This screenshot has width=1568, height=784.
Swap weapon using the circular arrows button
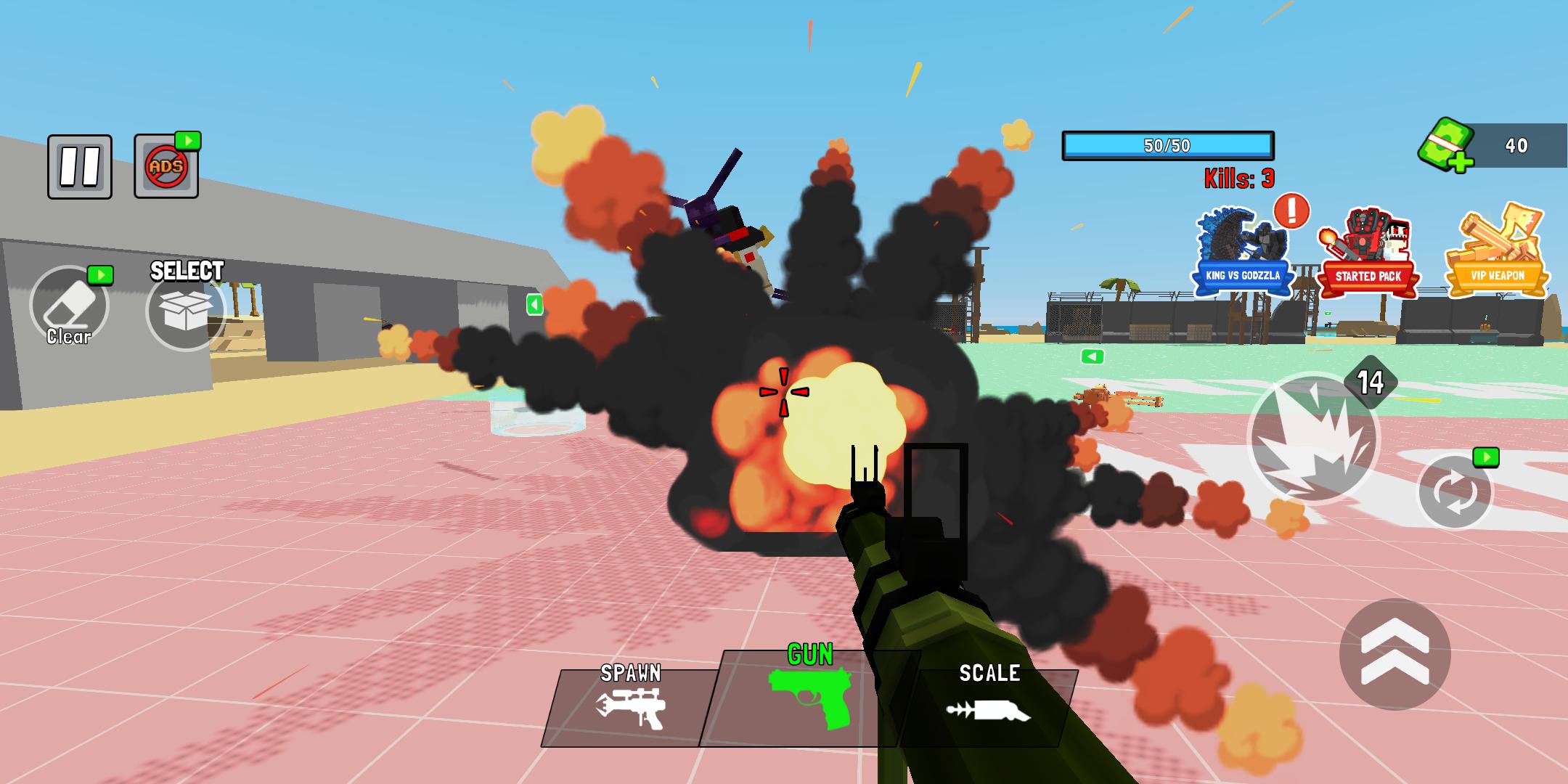pos(1455,492)
